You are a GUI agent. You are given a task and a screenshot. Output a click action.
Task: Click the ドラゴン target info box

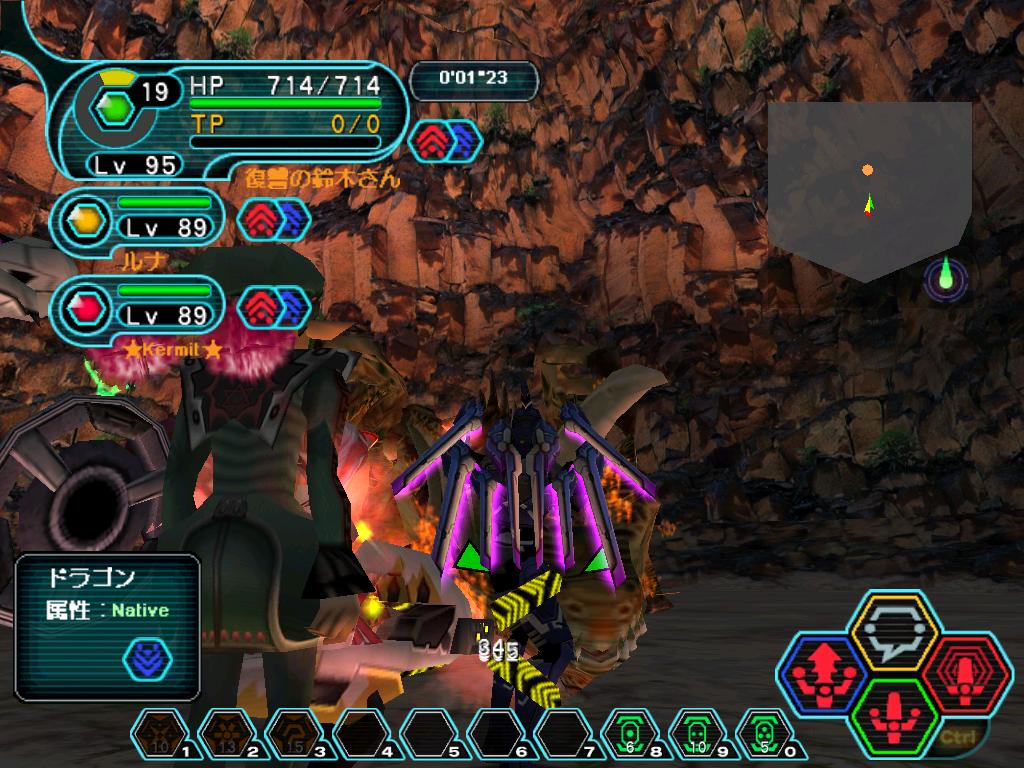108,626
